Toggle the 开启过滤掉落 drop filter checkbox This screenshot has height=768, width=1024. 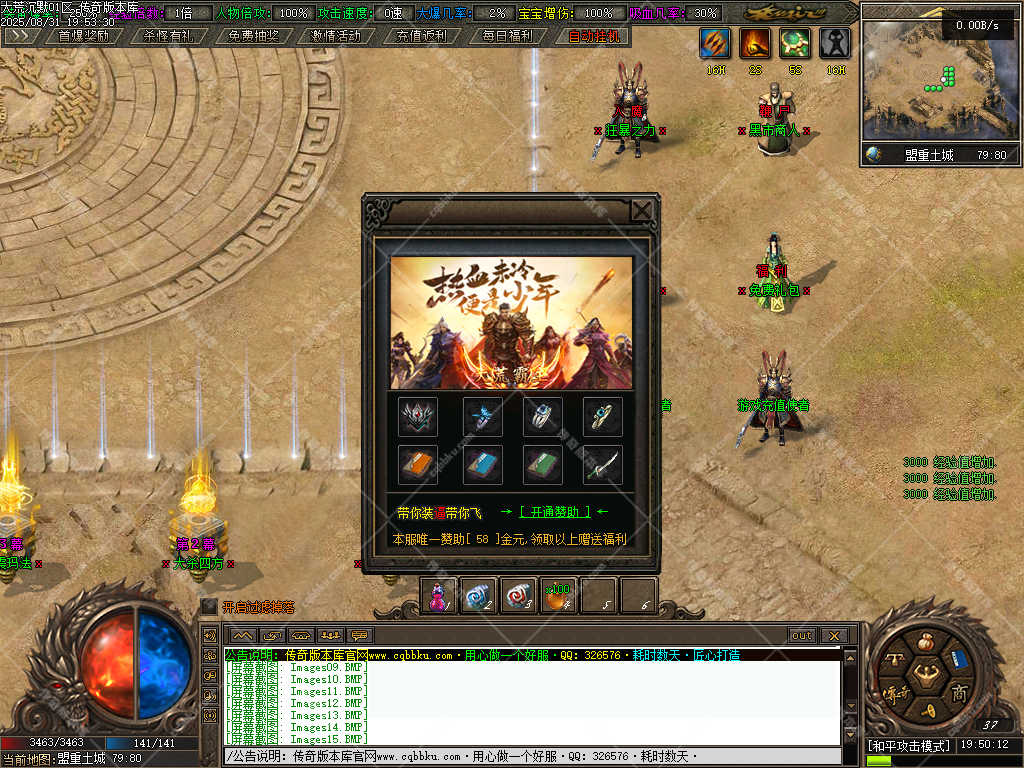click(209, 606)
